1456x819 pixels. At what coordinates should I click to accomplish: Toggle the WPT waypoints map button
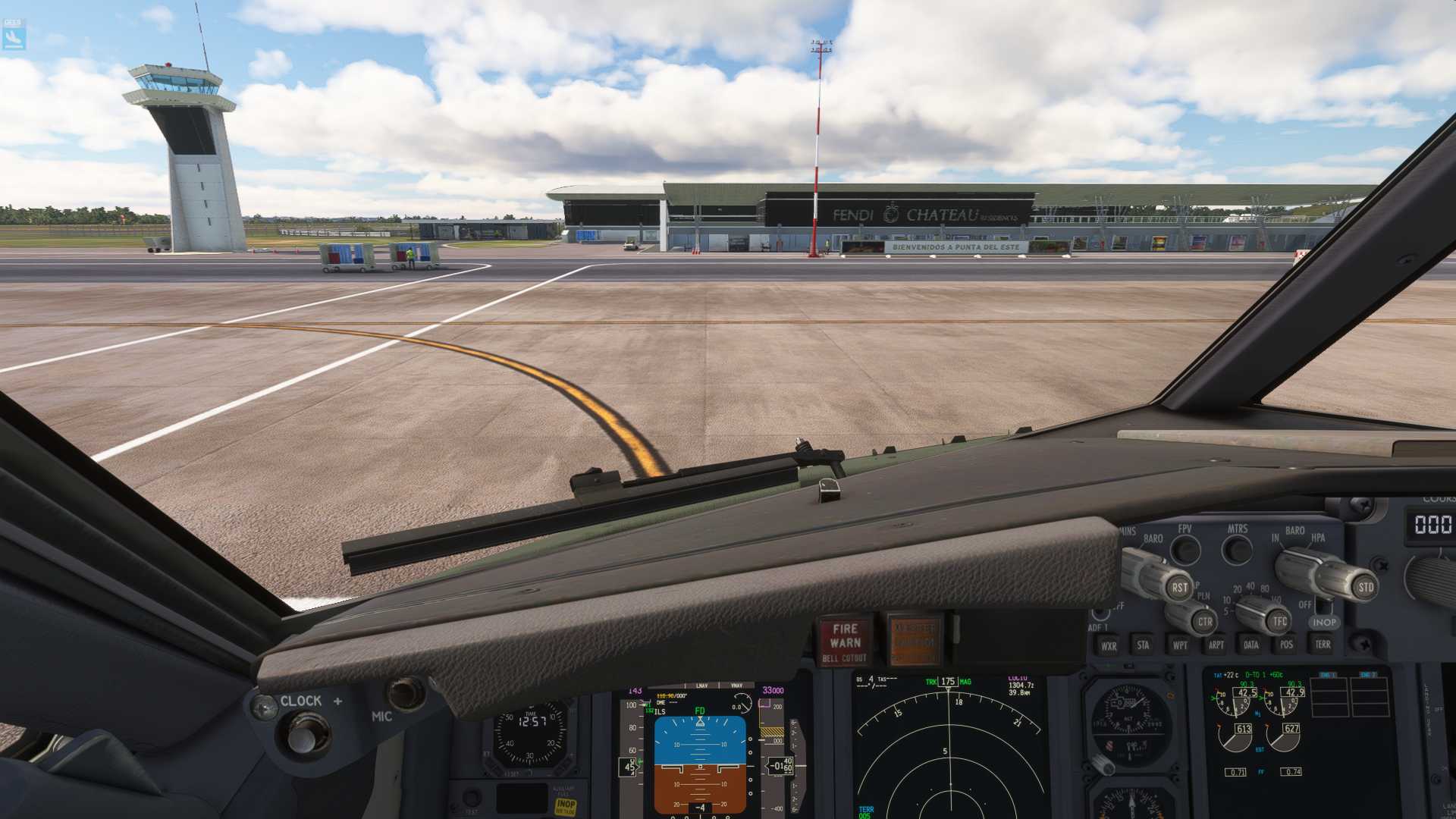pyautogui.click(x=1180, y=645)
